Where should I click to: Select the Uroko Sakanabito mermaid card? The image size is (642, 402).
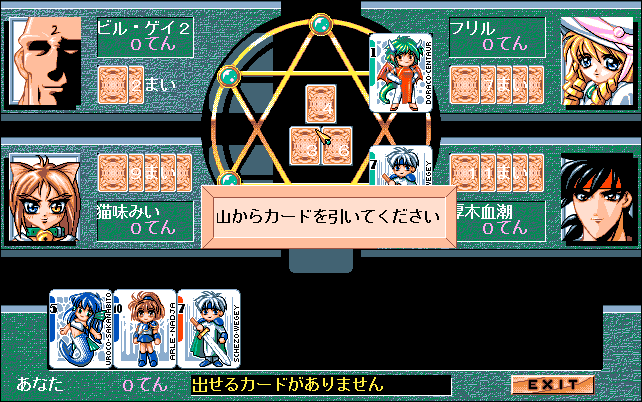coord(82,327)
